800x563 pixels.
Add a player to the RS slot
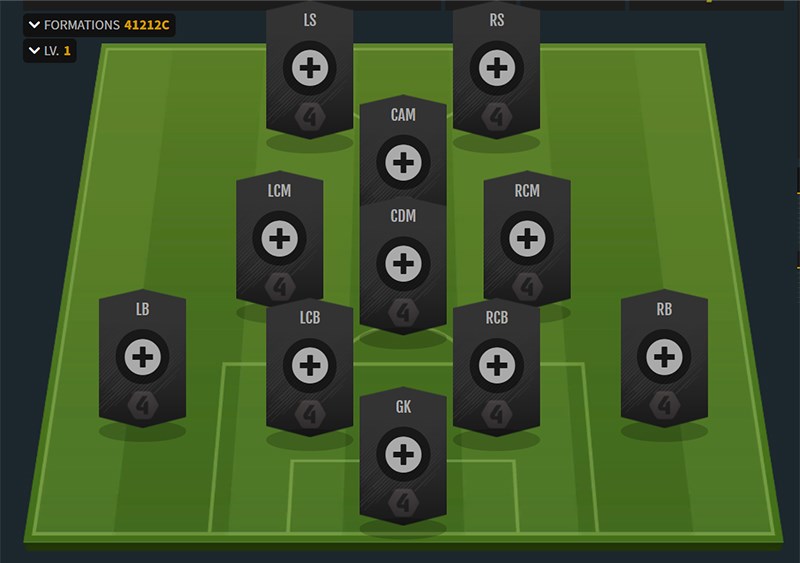tap(496, 68)
